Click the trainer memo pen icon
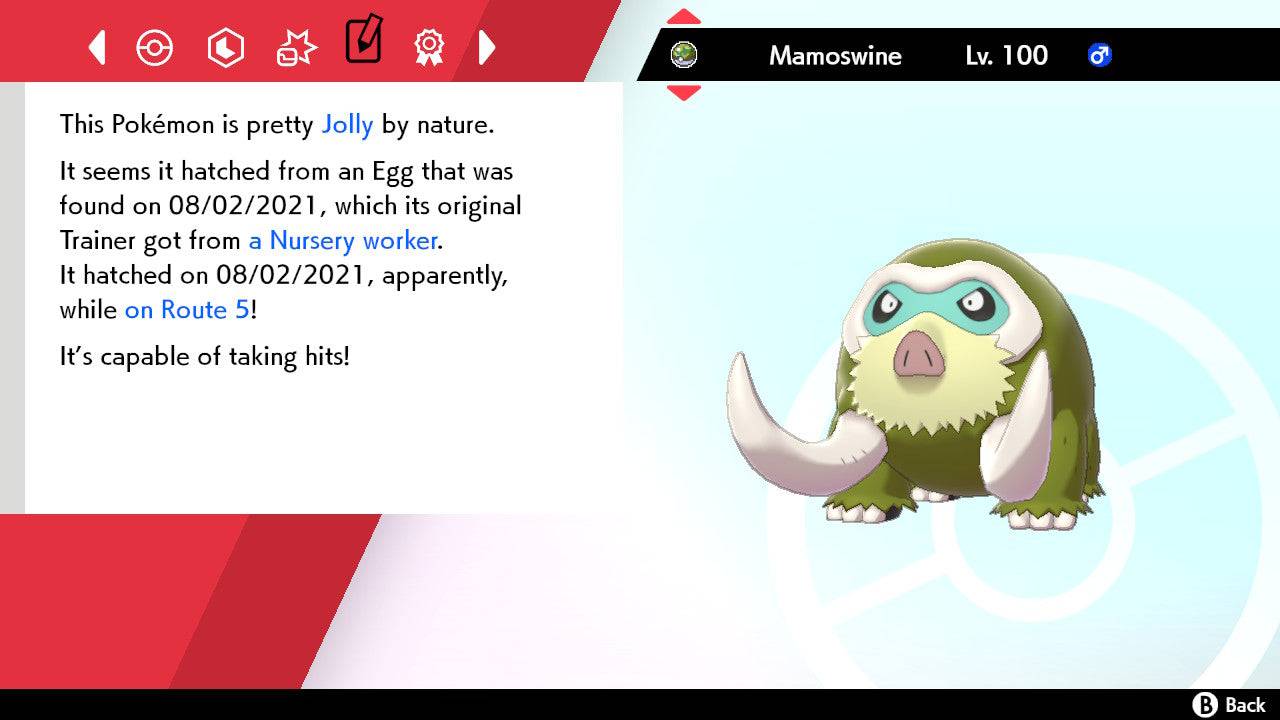The image size is (1280, 720). 363,44
